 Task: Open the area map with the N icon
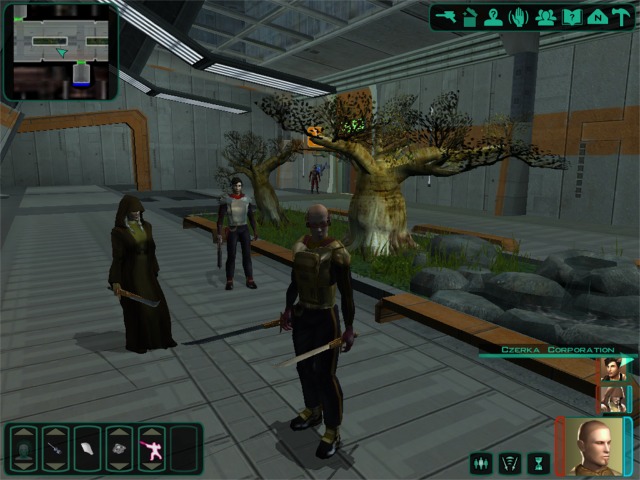tap(597, 16)
